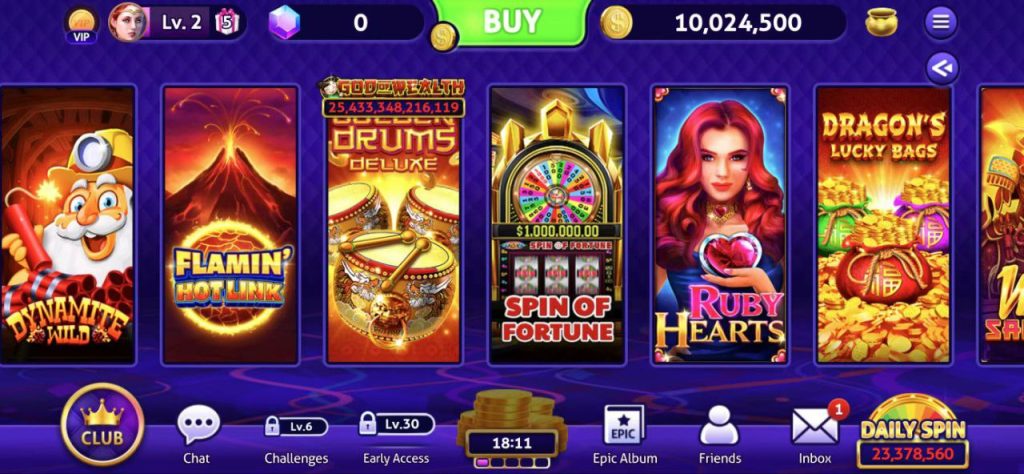This screenshot has height=474, width=1024.
Task: Open the Ruby Hearts slot
Action: (720, 224)
